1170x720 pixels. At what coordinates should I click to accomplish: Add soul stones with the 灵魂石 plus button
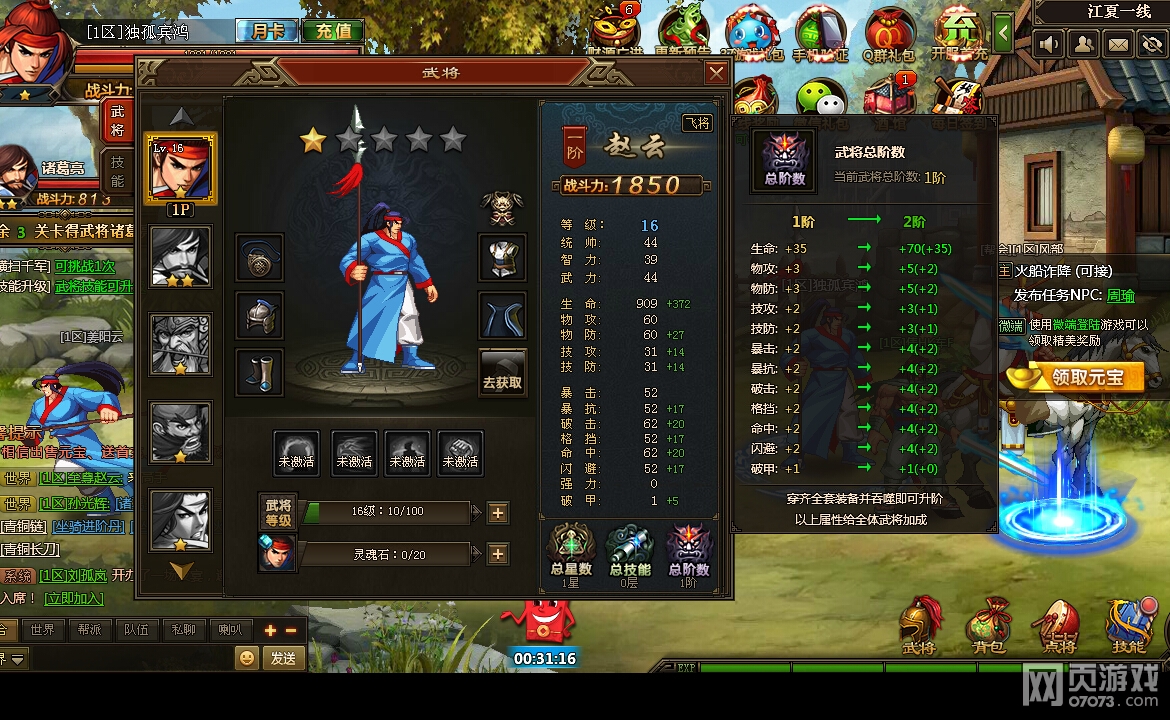coord(497,554)
